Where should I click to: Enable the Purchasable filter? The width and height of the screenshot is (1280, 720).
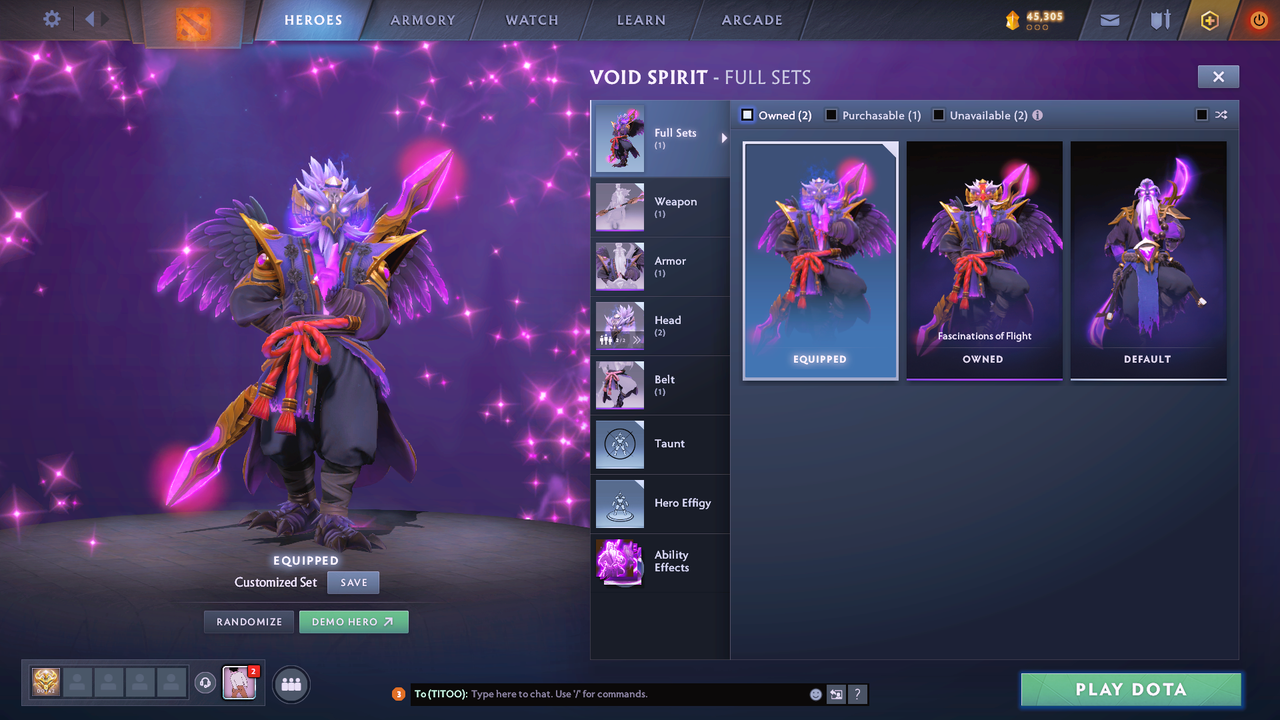point(831,115)
